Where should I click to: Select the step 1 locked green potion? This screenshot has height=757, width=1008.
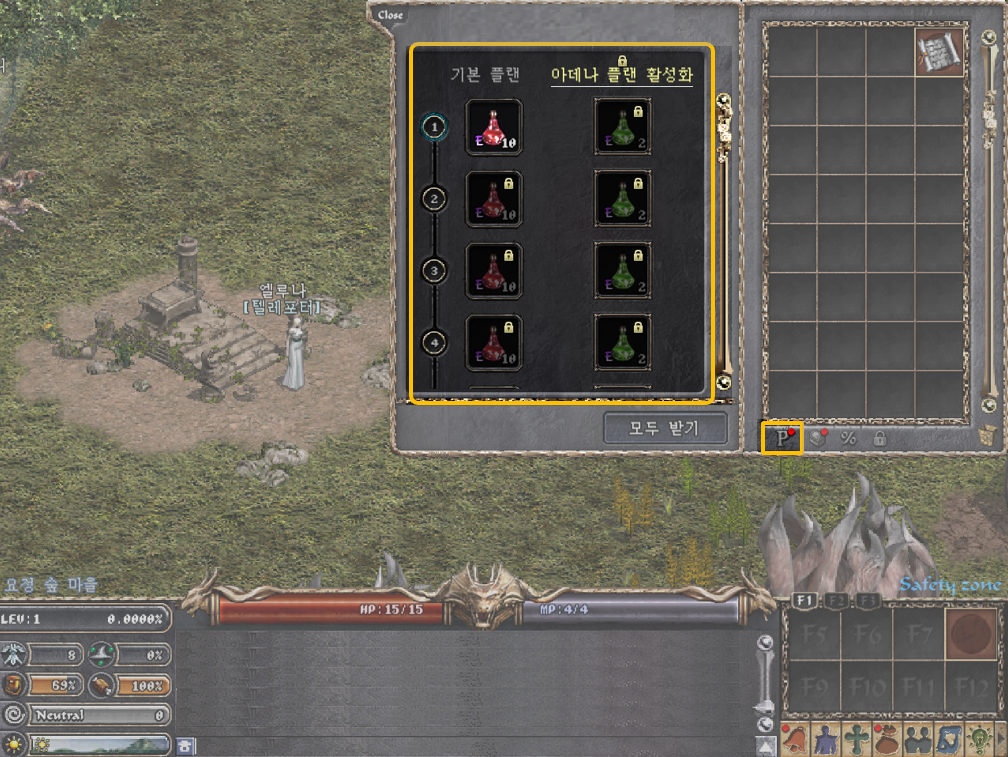[622, 127]
